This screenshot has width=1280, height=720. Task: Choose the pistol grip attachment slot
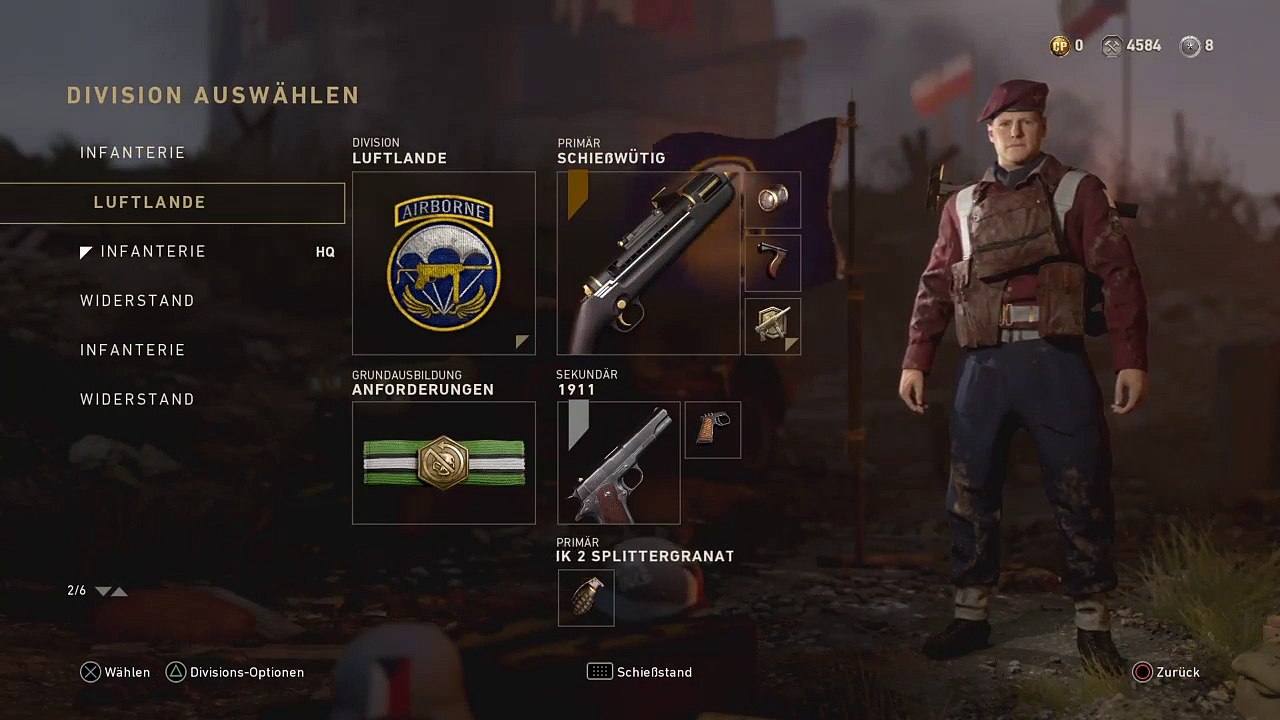click(x=712, y=430)
